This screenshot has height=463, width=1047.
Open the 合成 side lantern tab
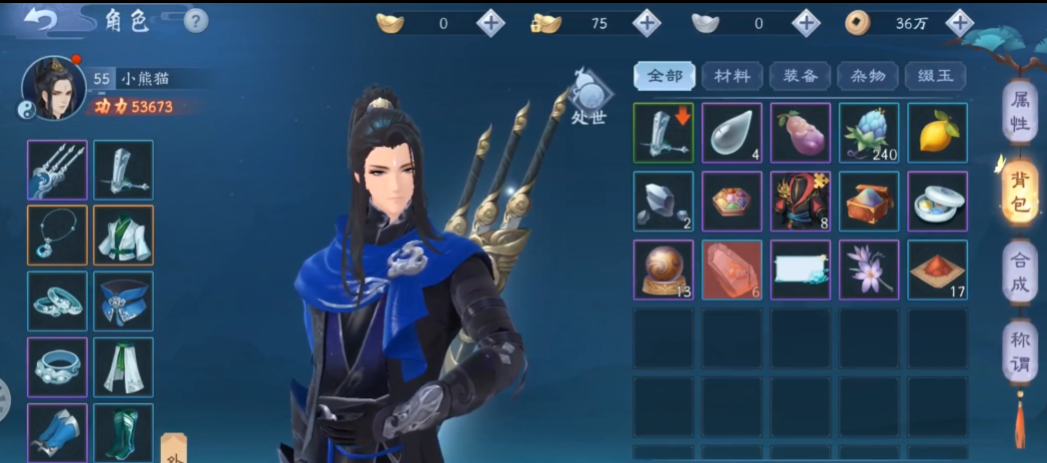(x=1019, y=272)
